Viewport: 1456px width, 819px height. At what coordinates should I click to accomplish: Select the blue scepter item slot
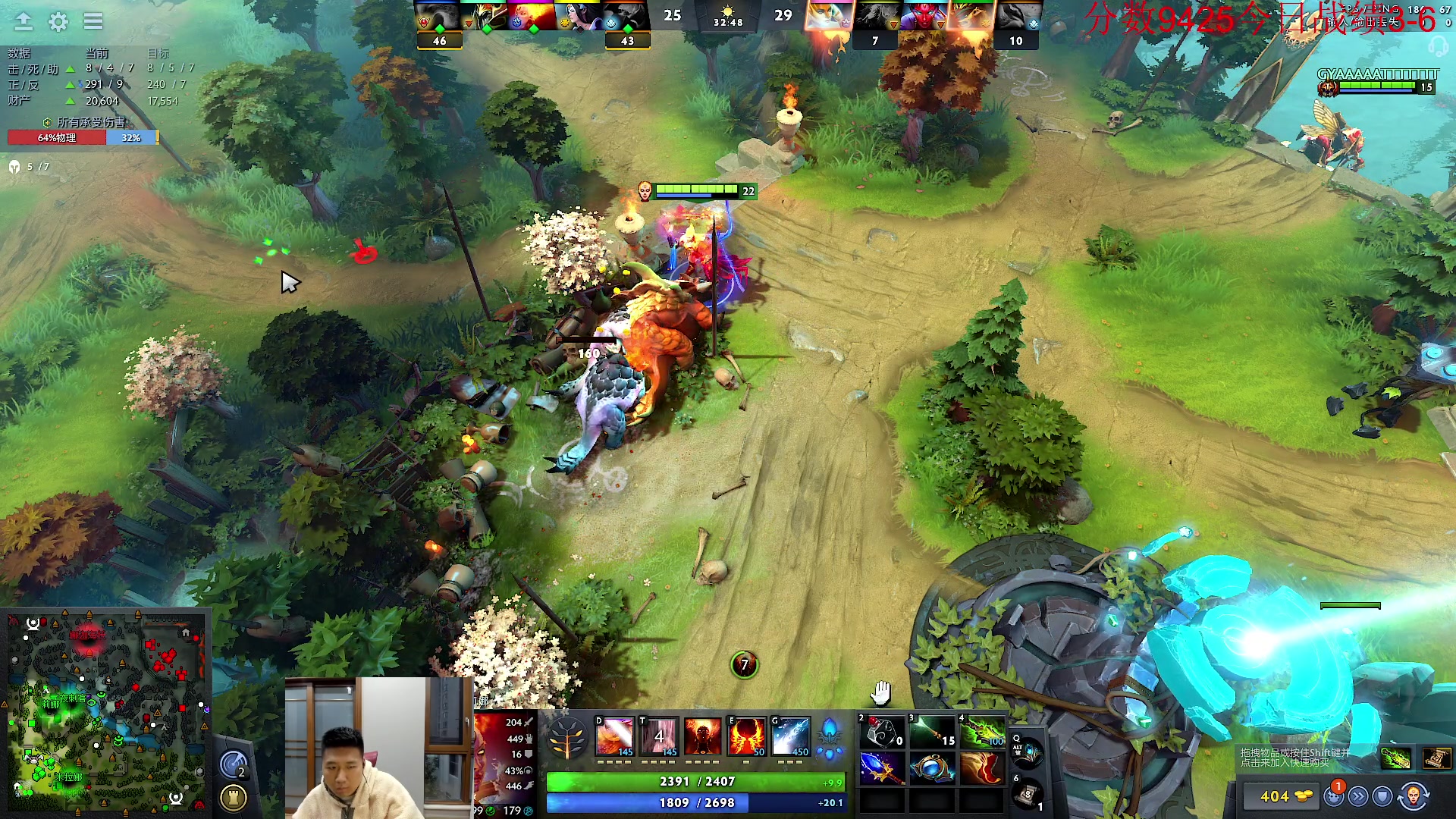pyautogui.click(x=882, y=769)
